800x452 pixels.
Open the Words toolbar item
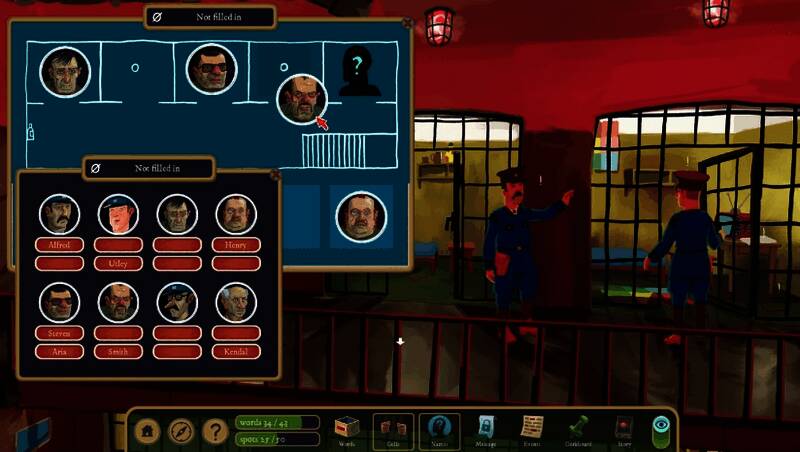tap(347, 429)
